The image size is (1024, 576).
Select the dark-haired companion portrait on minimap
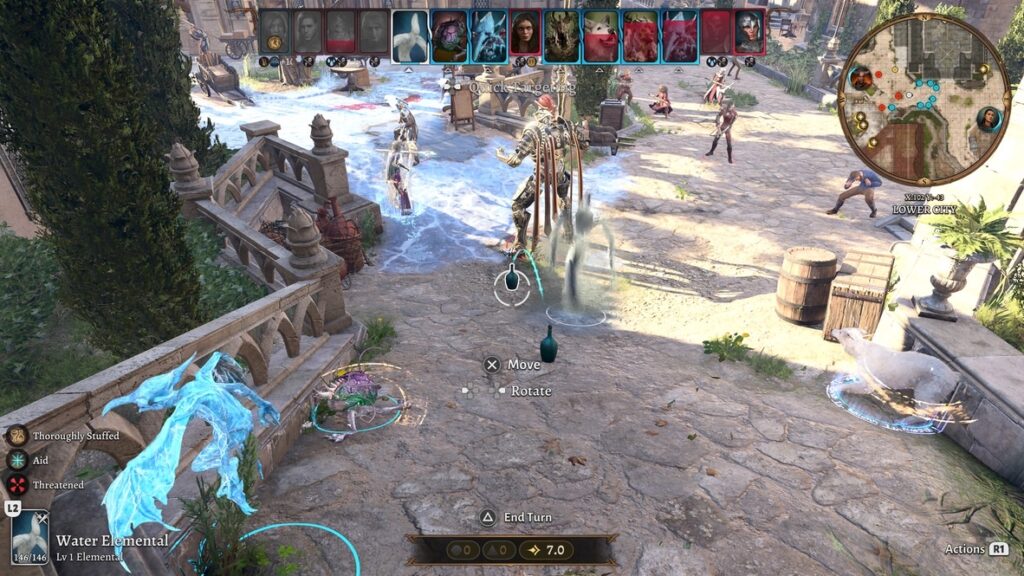989,119
